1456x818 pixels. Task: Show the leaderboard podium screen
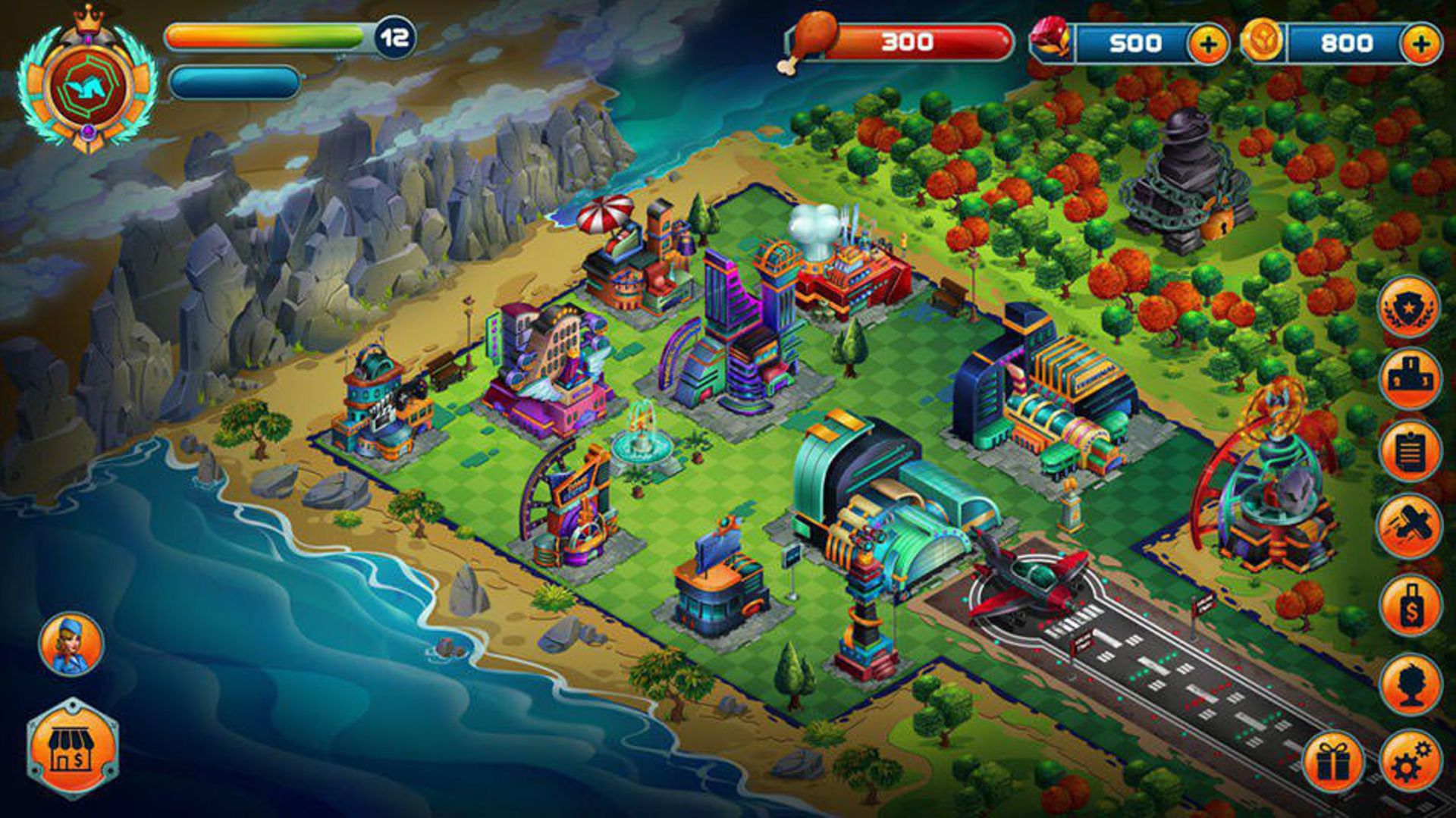(x=1409, y=379)
